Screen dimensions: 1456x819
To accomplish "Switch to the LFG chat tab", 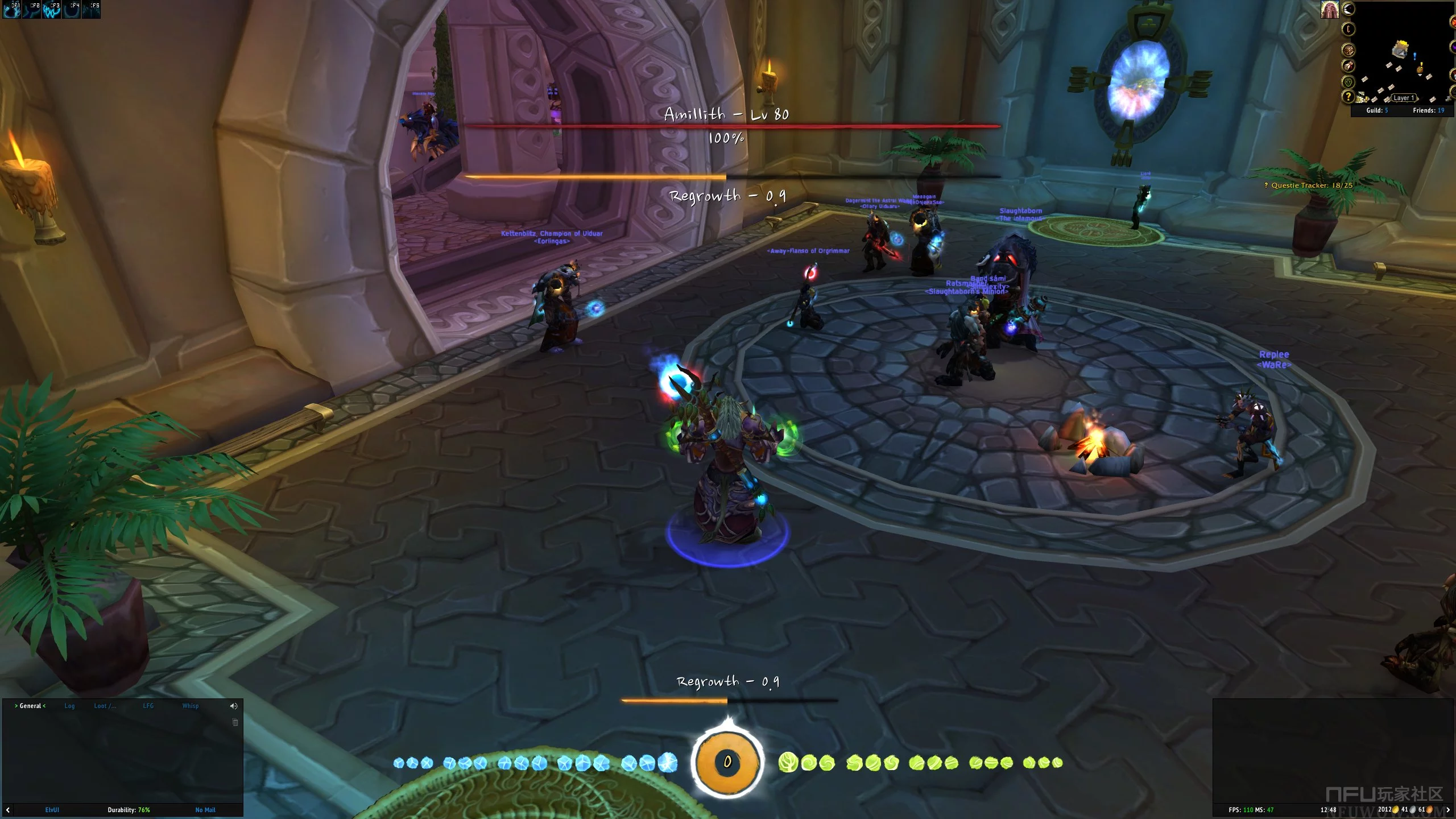I will [148, 706].
